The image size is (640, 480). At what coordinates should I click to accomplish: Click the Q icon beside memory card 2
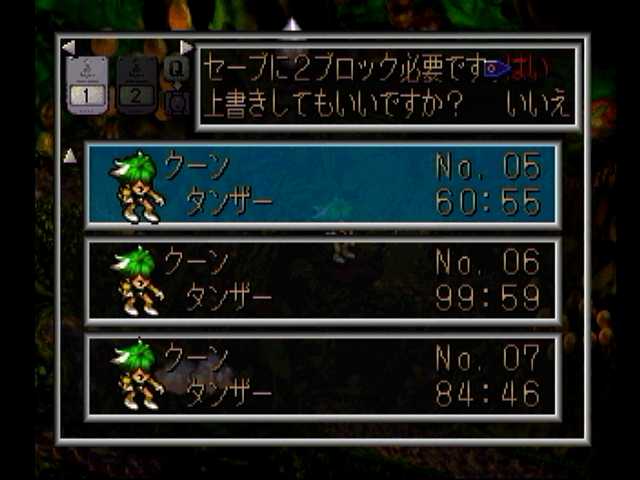(x=176, y=70)
